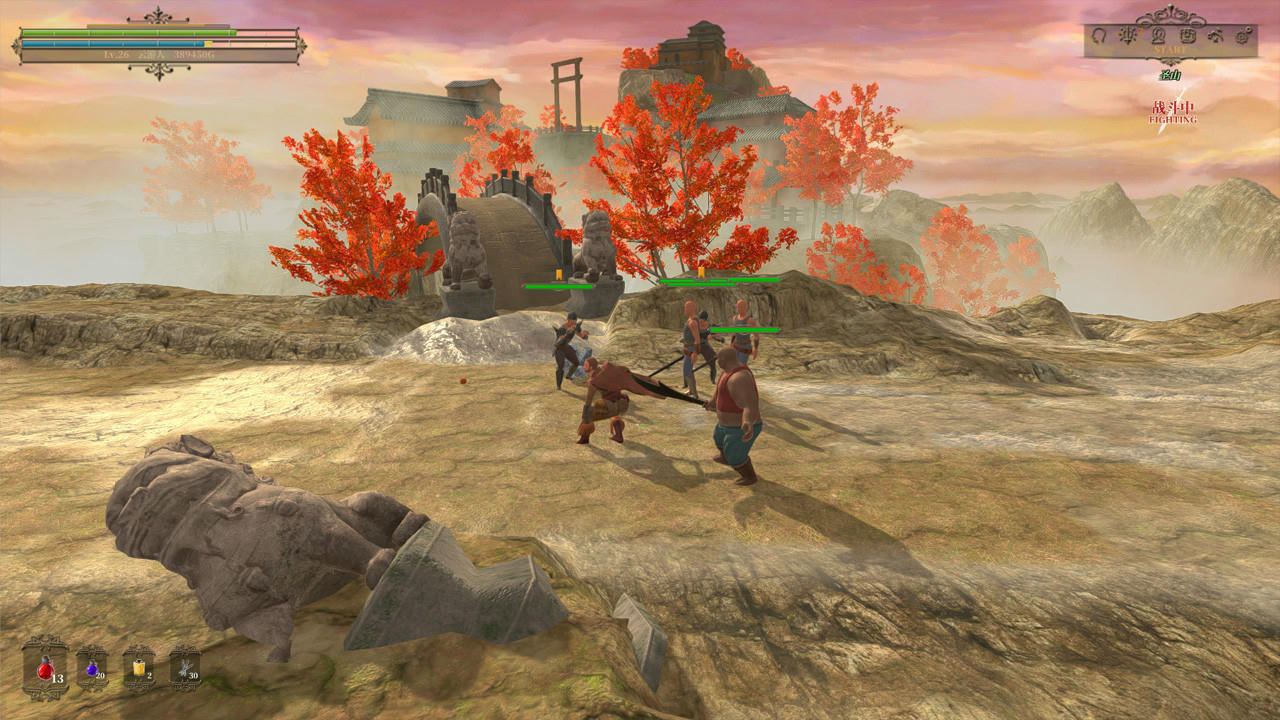Select the yellow jar item slot
This screenshot has width=1280, height=720.
pos(138,666)
